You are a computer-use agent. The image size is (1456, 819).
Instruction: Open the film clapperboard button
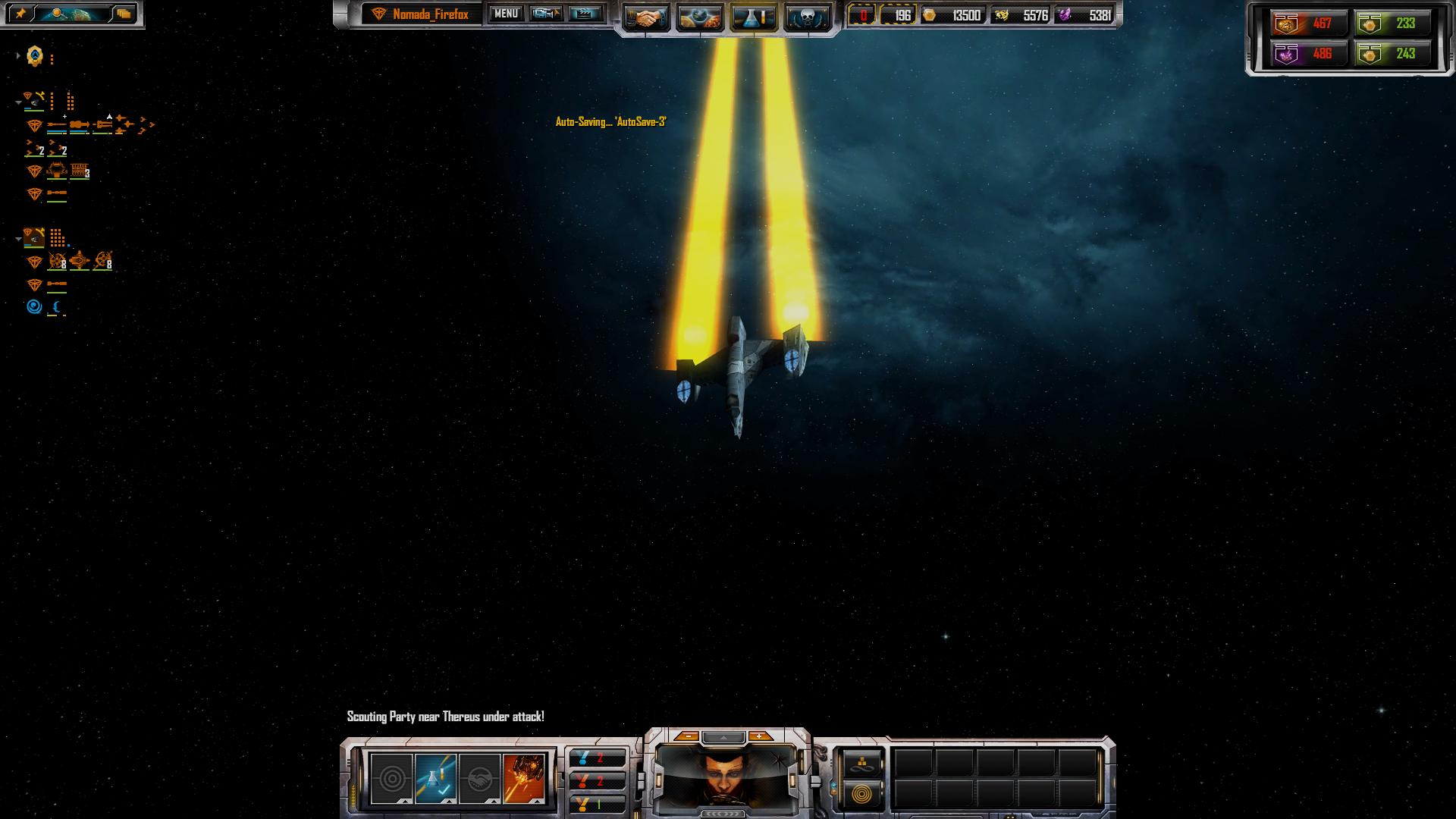(585, 14)
